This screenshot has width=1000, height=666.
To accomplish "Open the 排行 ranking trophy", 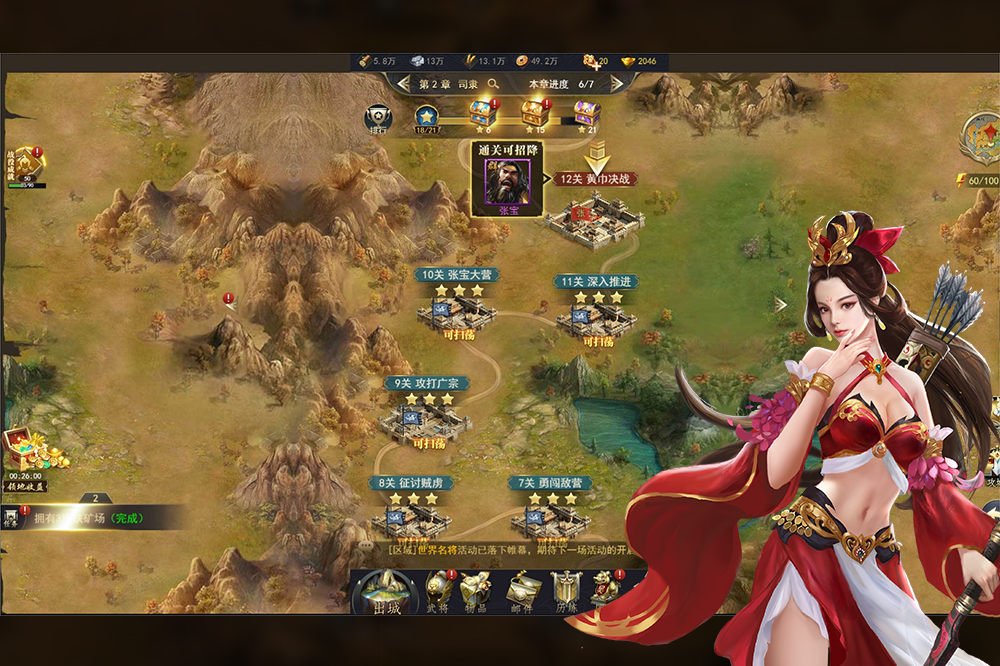I will tap(377, 119).
